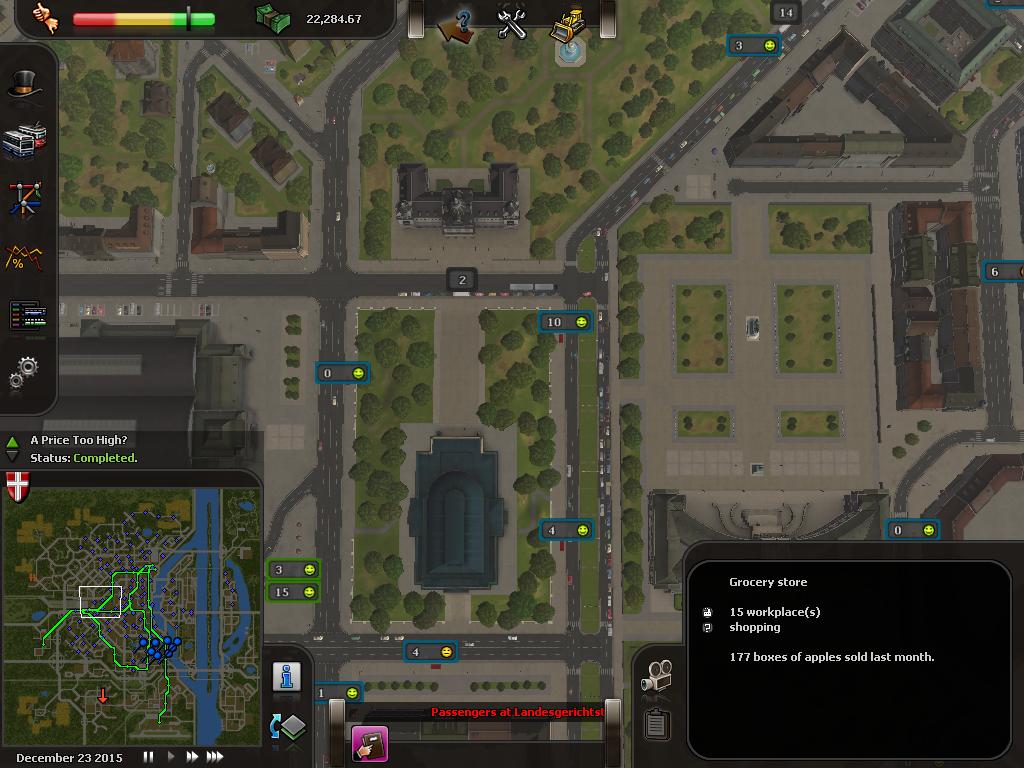Set game speed to normal play

pos(171,757)
